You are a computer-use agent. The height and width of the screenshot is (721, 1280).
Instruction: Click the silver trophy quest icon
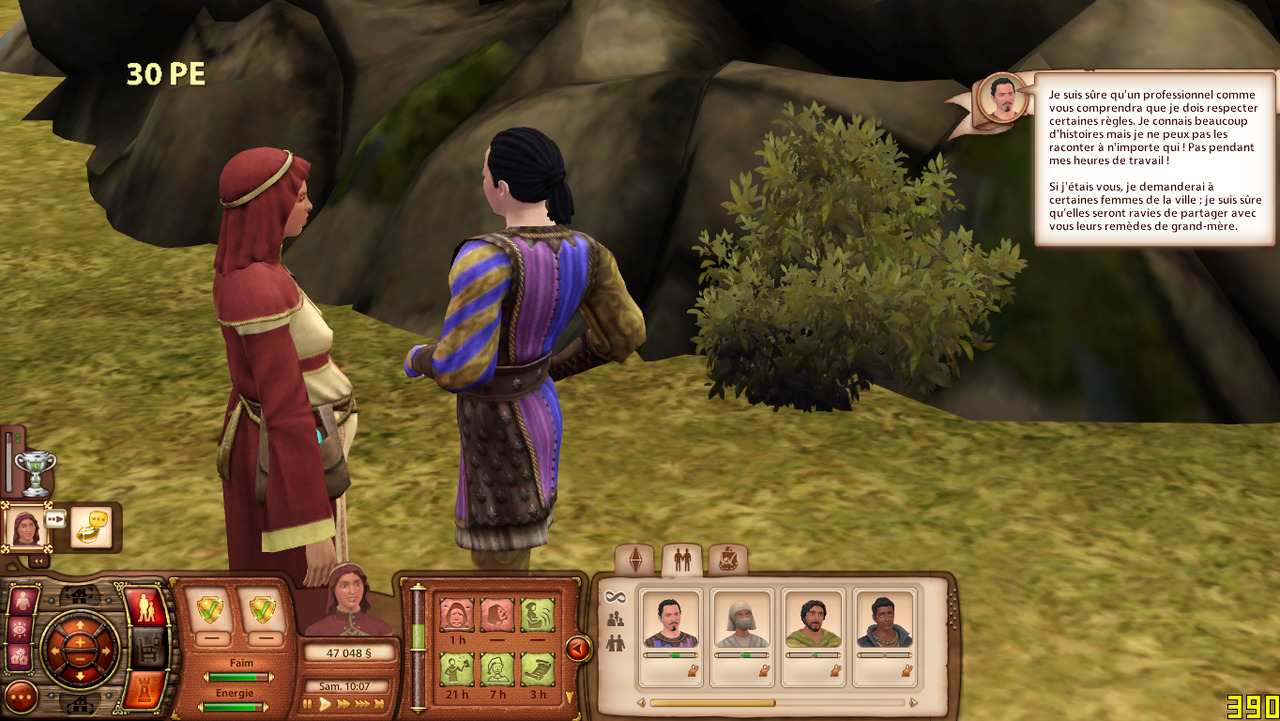click(x=35, y=472)
